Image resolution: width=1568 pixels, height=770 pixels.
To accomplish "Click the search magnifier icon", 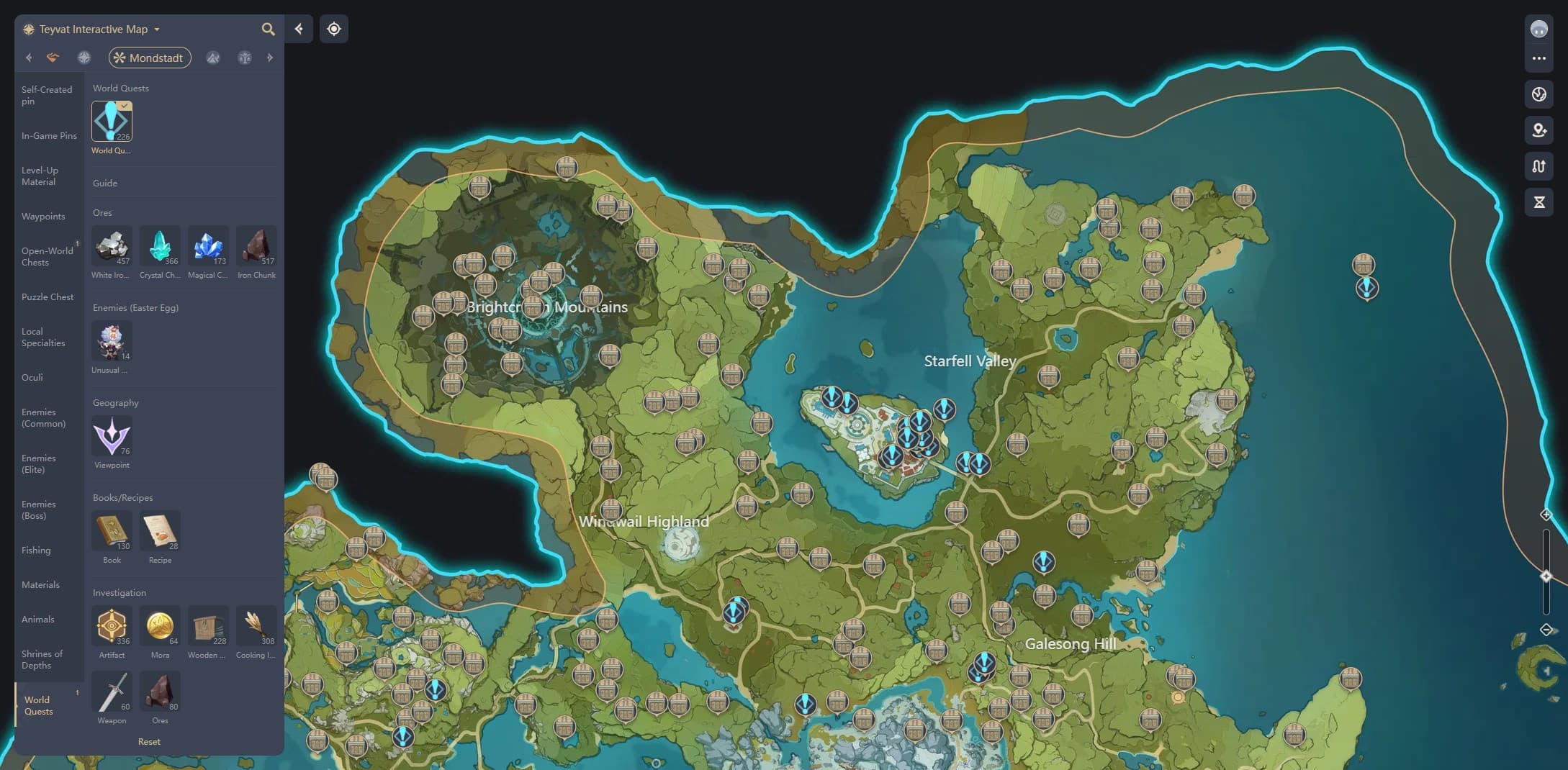I will pyautogui.click(x=268, y=30).
